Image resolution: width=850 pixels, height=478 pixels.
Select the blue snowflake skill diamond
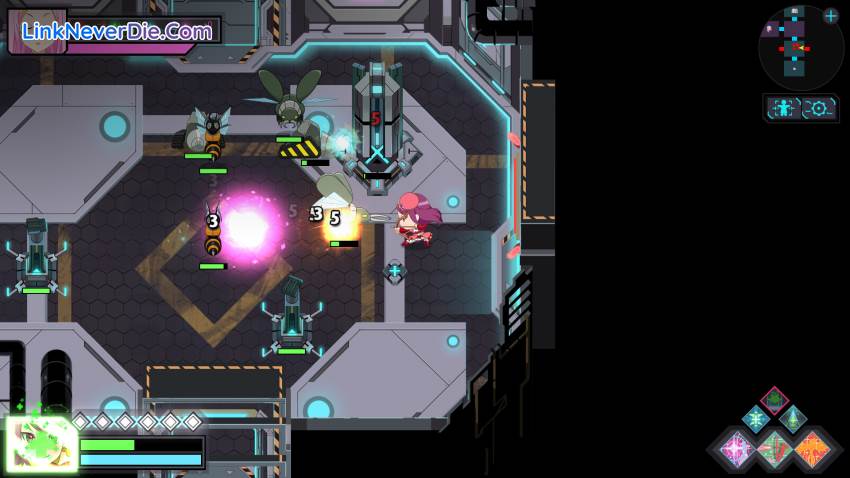click(756, 419)
